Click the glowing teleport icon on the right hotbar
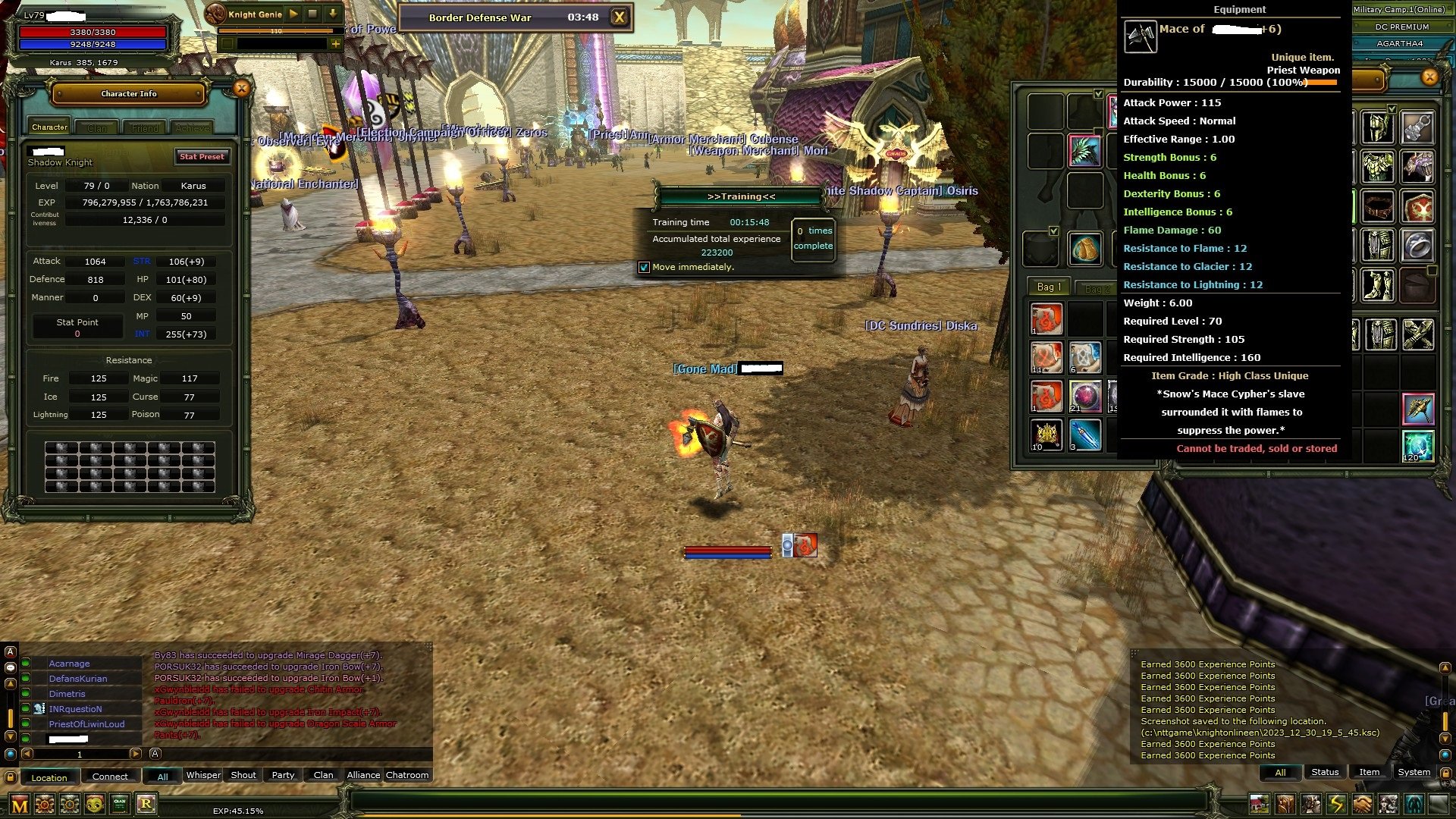This screenshot has width=1456, height=819. click(x=1414, y=805)
